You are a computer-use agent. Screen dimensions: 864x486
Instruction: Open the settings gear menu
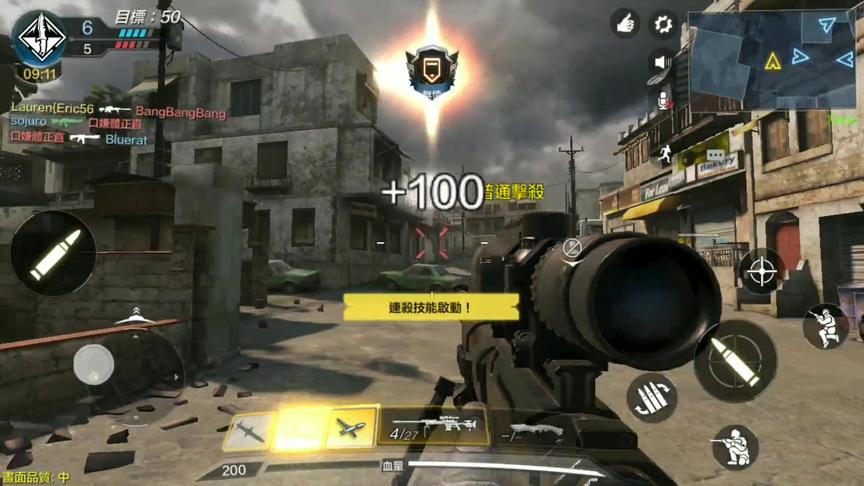coord(663,24)
